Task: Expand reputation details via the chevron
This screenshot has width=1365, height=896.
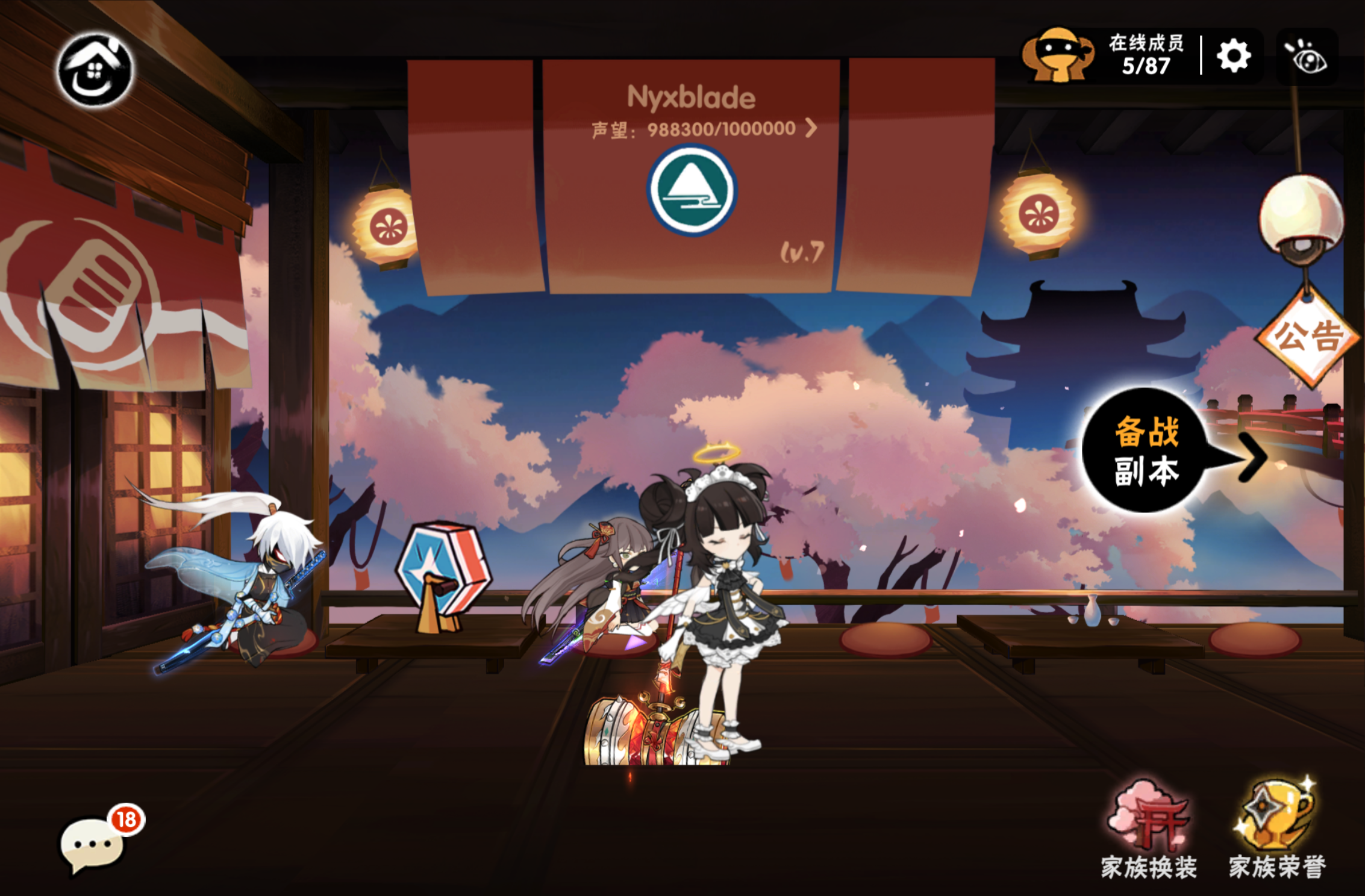Action: (x=811, y=128)
